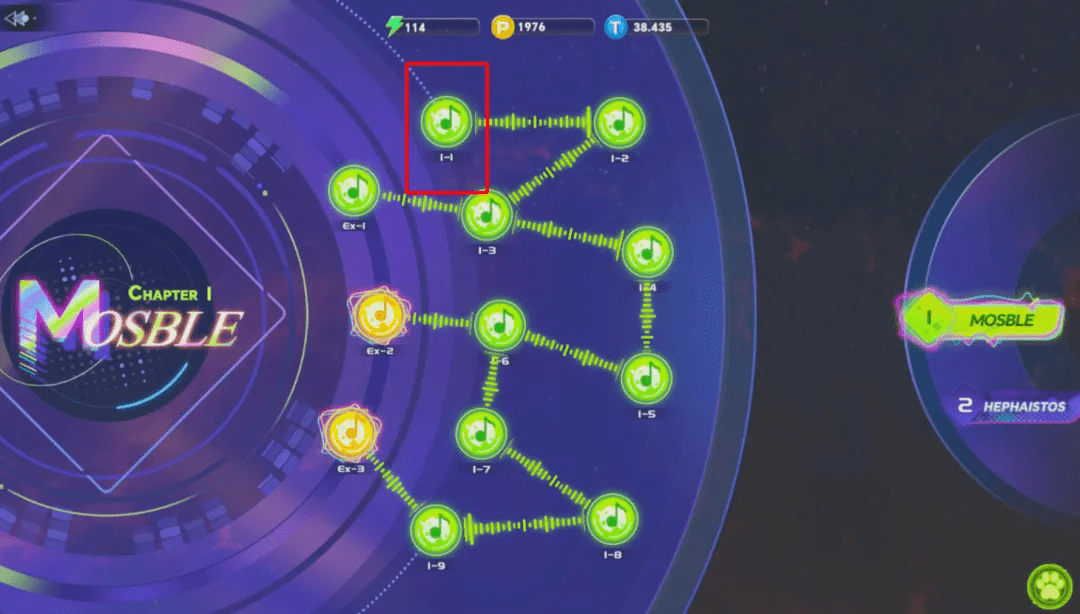This screenshot has height=614, width=1080.
Task: Select stage 1-1 music node
Action: click(446, 122)
